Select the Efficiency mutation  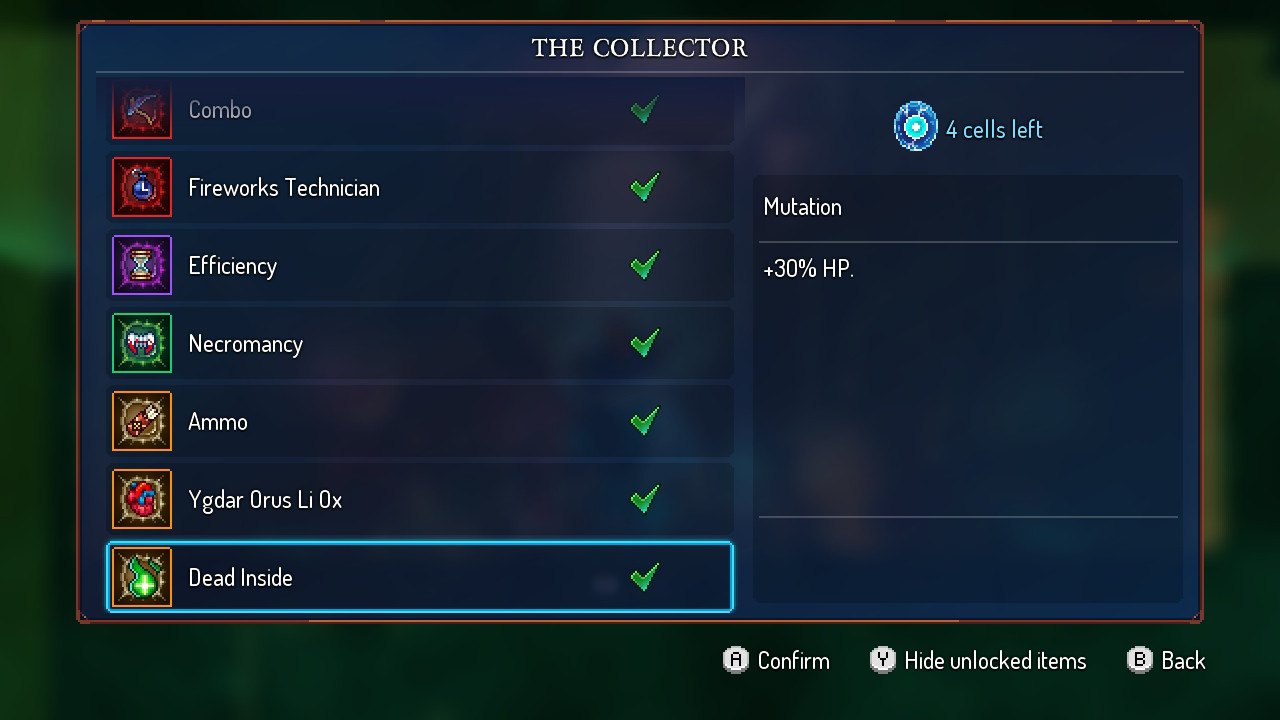(420, 265)
